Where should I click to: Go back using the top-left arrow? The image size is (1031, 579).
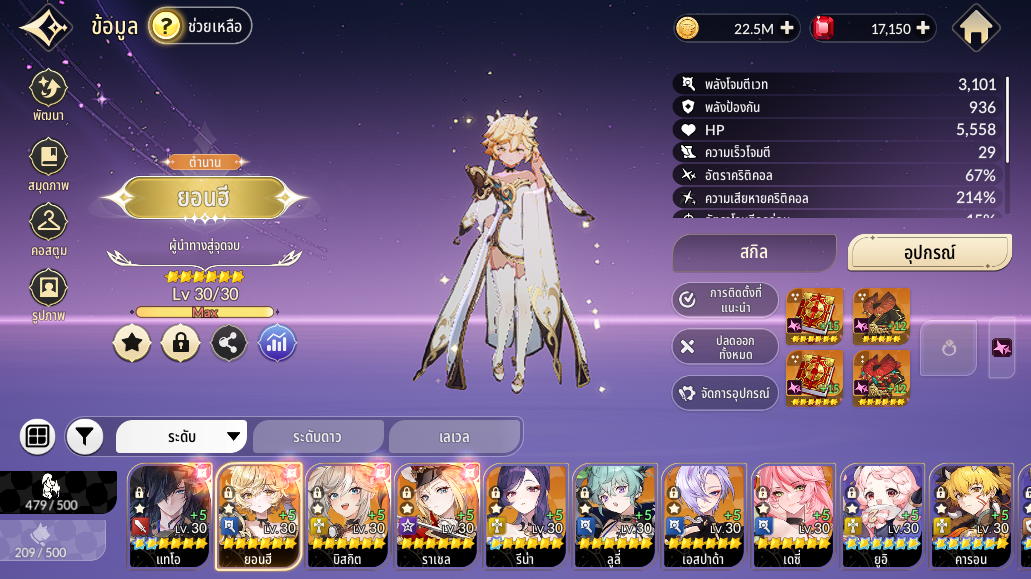pos(45,27)
